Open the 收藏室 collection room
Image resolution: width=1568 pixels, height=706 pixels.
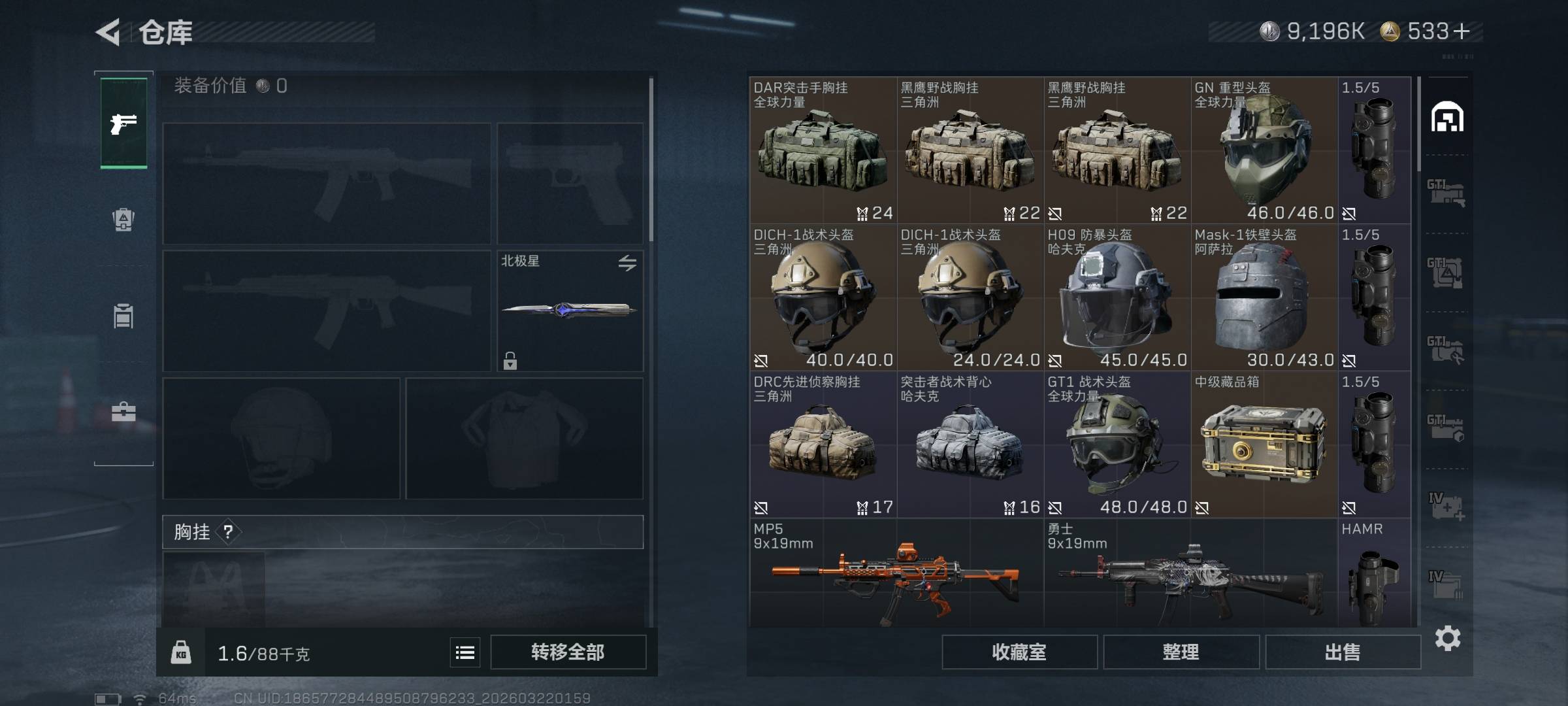tap(1019, 652)
